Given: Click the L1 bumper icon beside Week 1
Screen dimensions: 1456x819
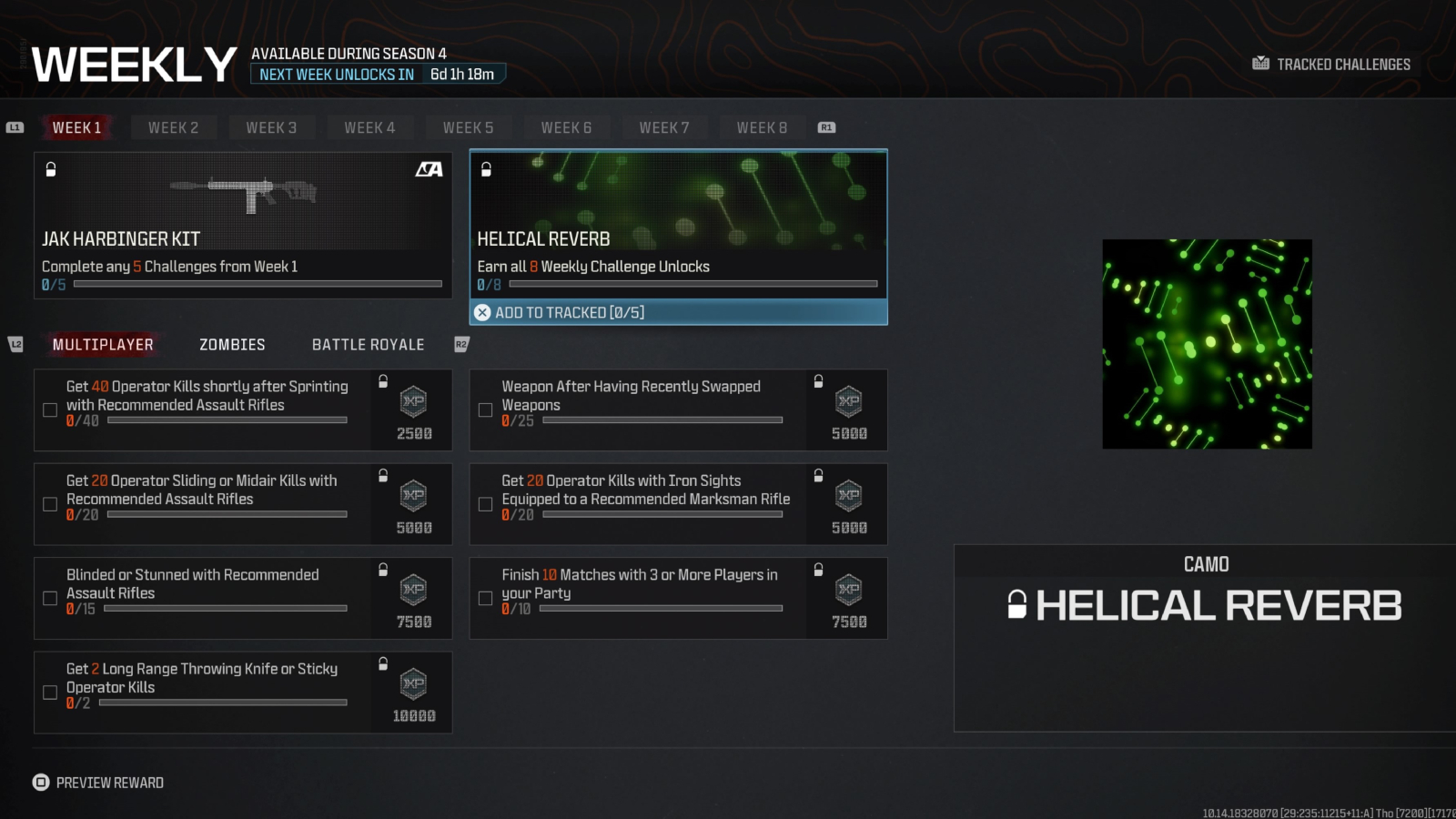Looking at the screenshot, I should click(x=15, y=127).
